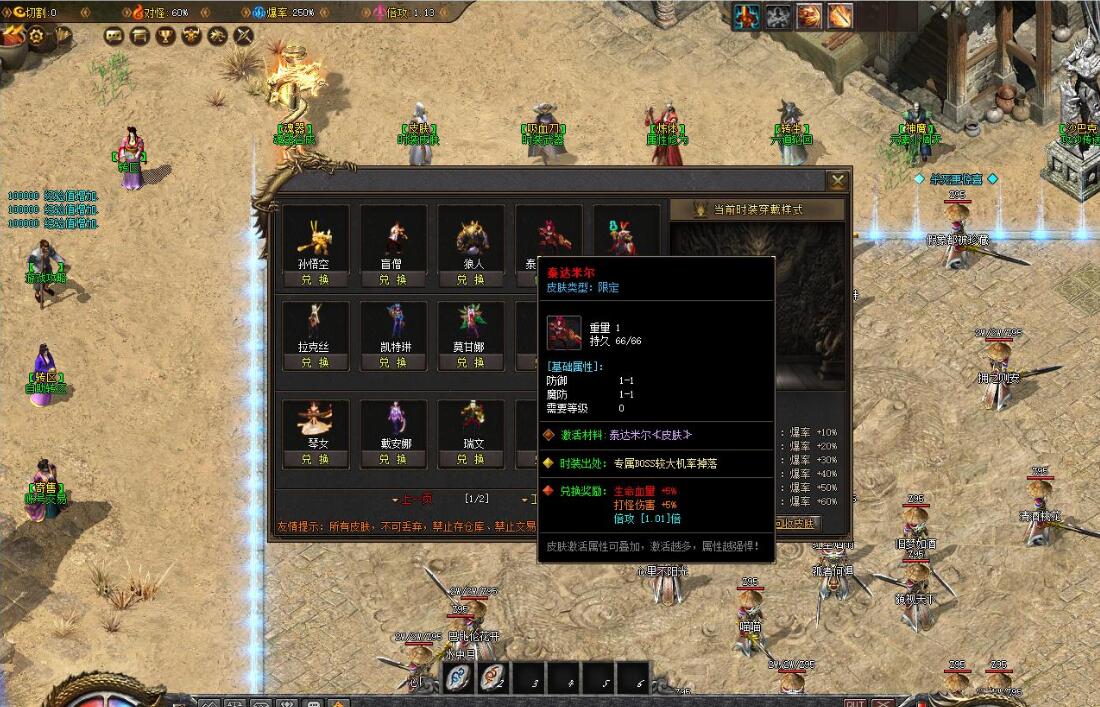Open the crossed swords icon
1100x707 pixels.
[x=243, y=36]
